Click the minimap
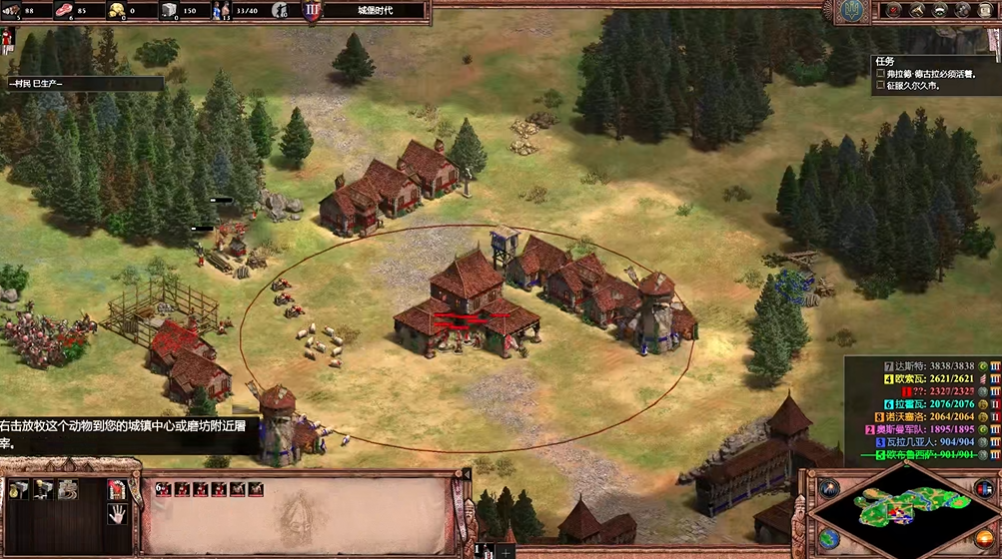This screenshot has width=1002, height=559. pyautogui.click(x=904, y=512)
